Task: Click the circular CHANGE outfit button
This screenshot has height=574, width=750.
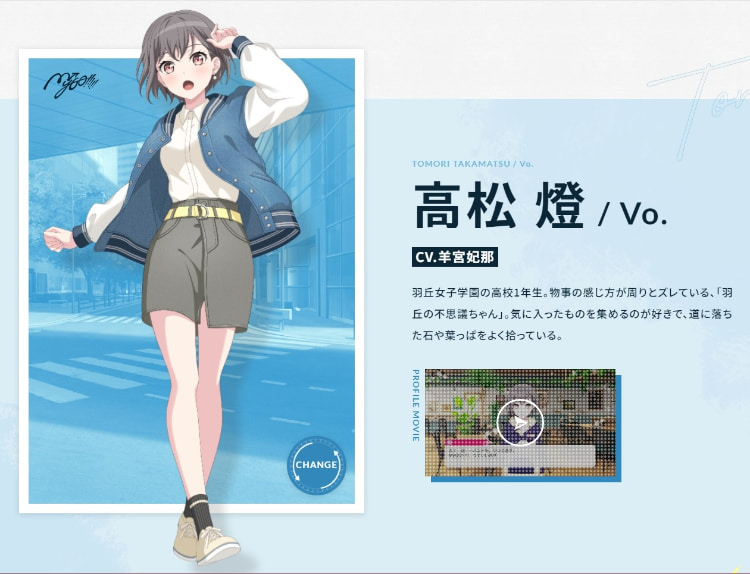Action: [x=315, y=465]
